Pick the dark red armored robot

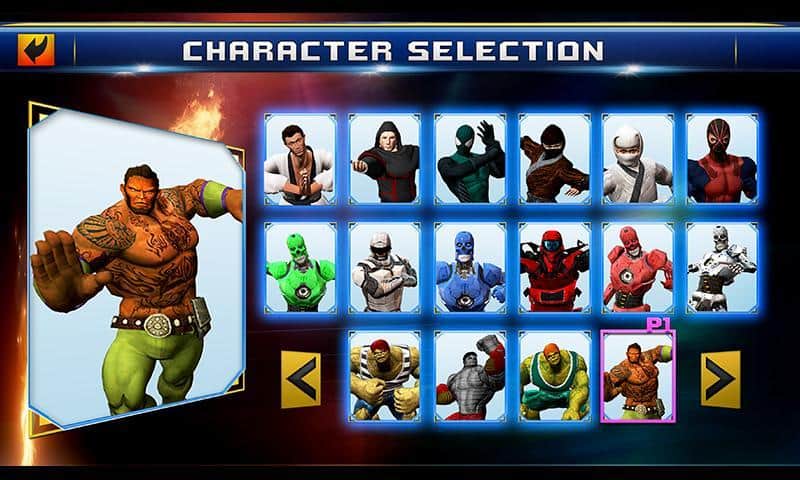pos(554,267)
